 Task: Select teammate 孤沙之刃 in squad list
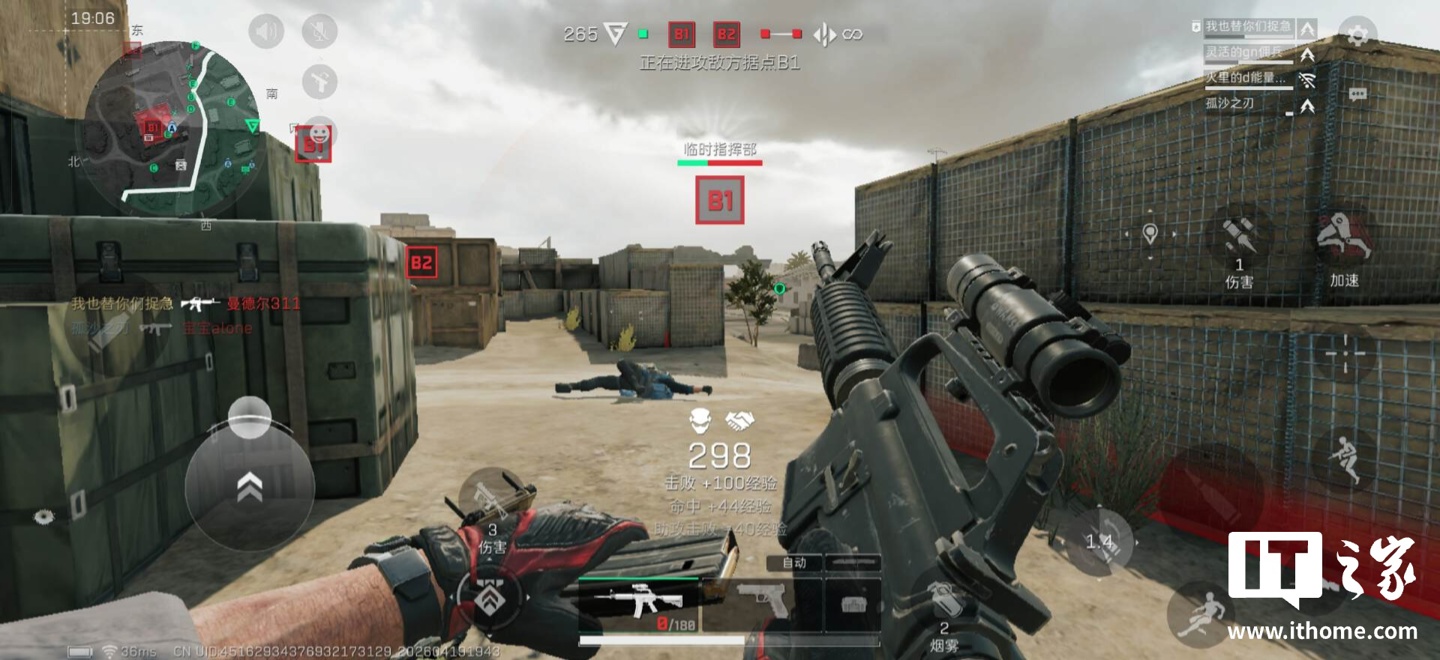coord(1229,104)
